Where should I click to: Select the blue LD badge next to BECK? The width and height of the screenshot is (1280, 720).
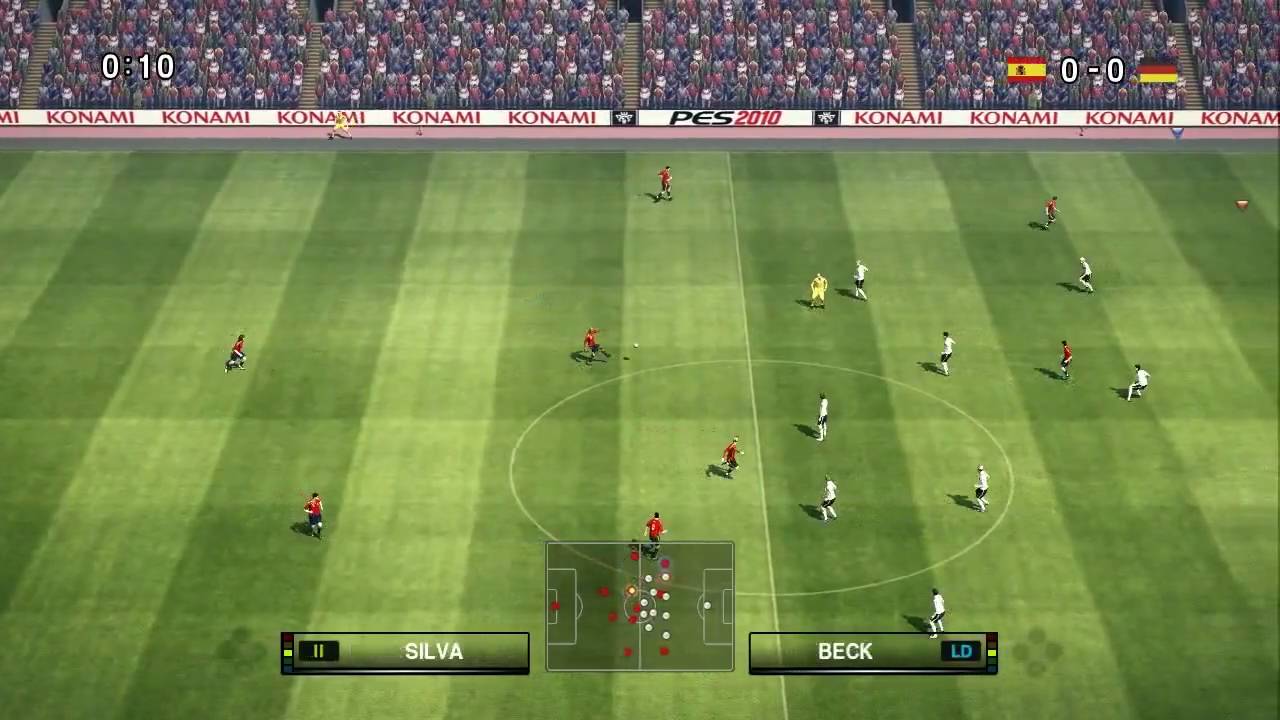(961, 651)
